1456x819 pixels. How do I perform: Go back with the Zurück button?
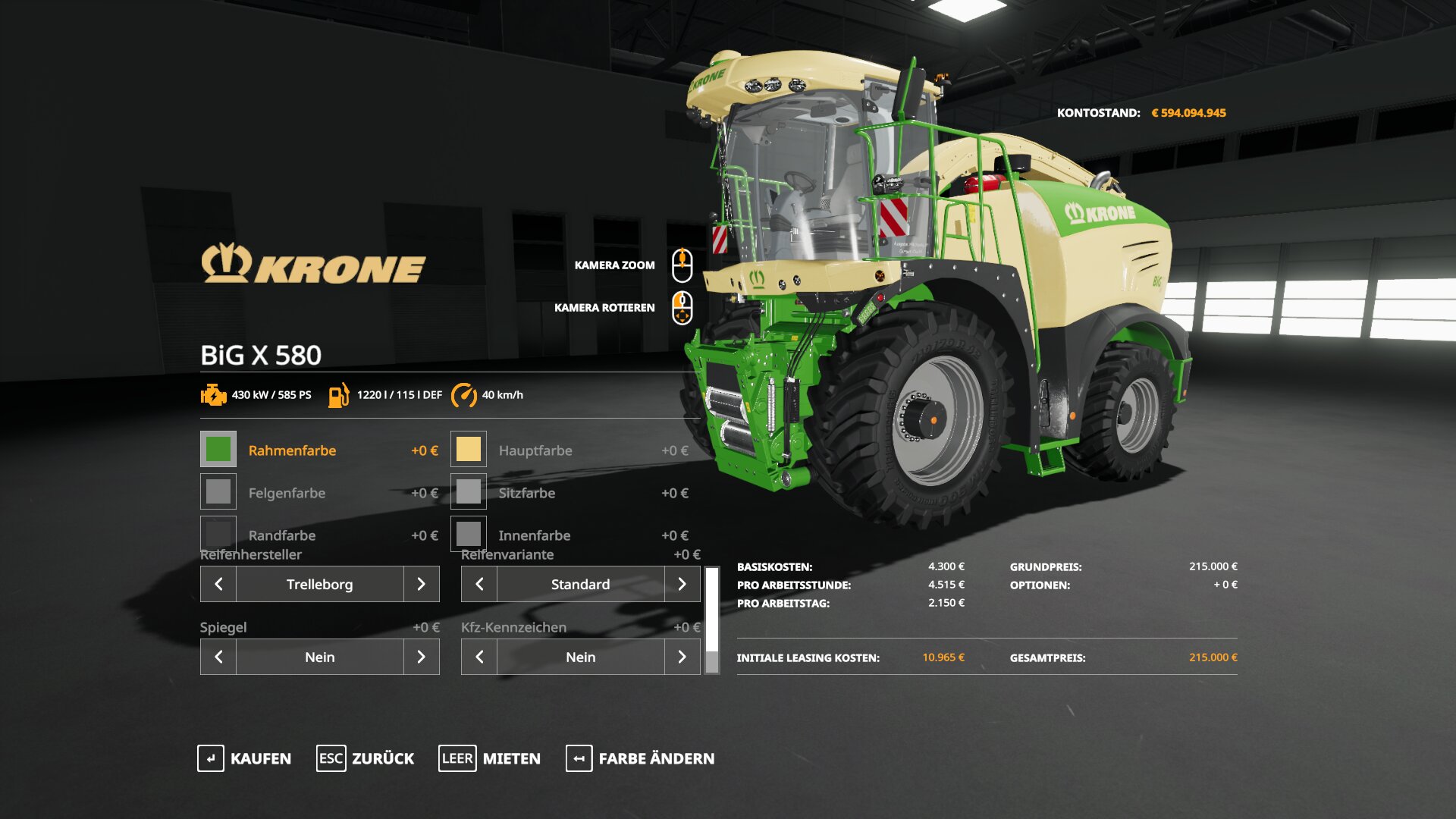(366, 758)
